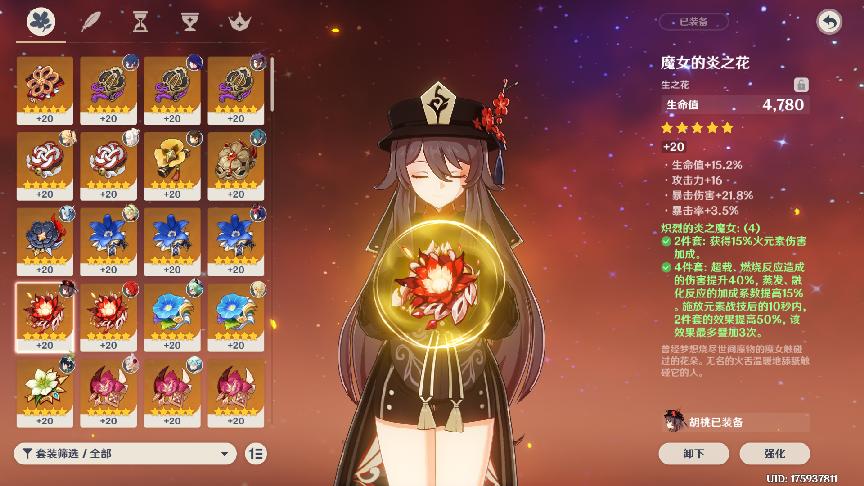Click the highlighted red Witch's flower slot
The height and width of the screenshot is (486, 864).
[x=45, y=310]
